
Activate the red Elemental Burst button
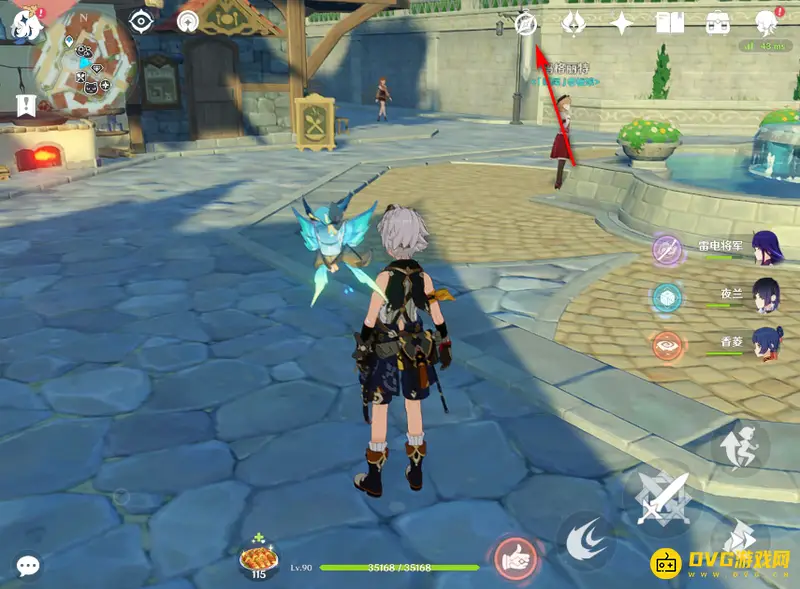pyautogui.click(x=515, y=559)
